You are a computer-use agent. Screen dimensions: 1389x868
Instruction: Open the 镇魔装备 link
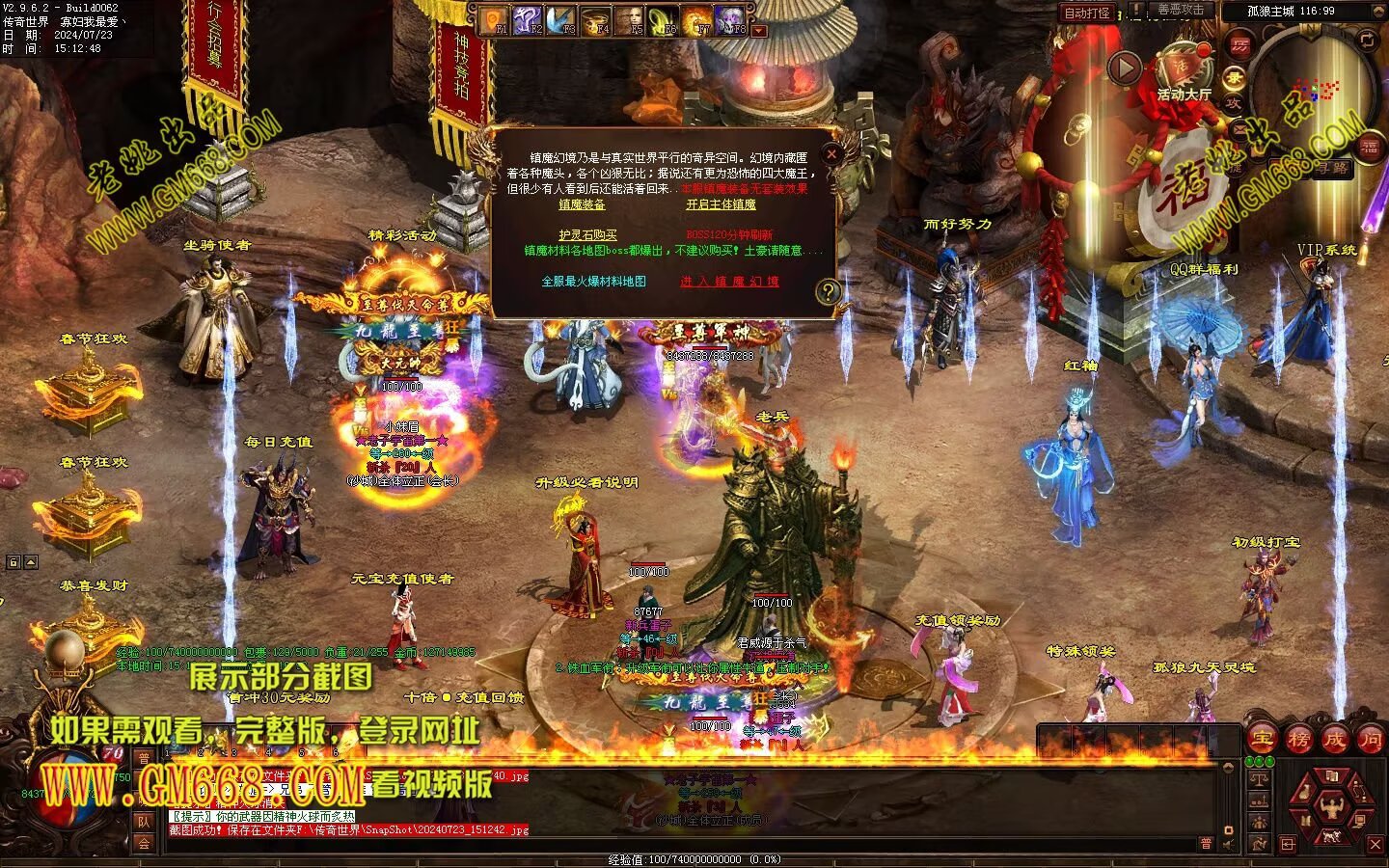(582, 205)
